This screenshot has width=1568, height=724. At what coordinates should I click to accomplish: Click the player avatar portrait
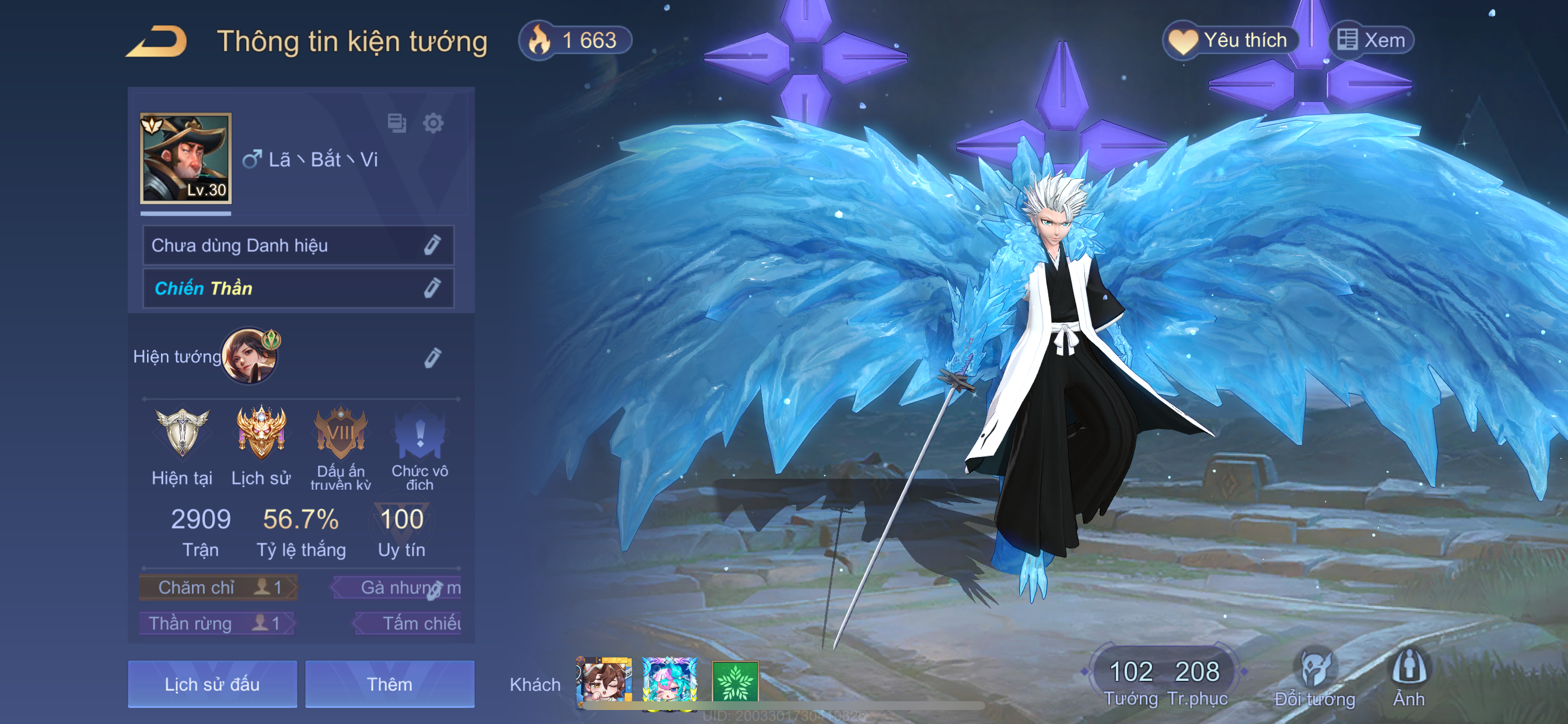[185, 158]
